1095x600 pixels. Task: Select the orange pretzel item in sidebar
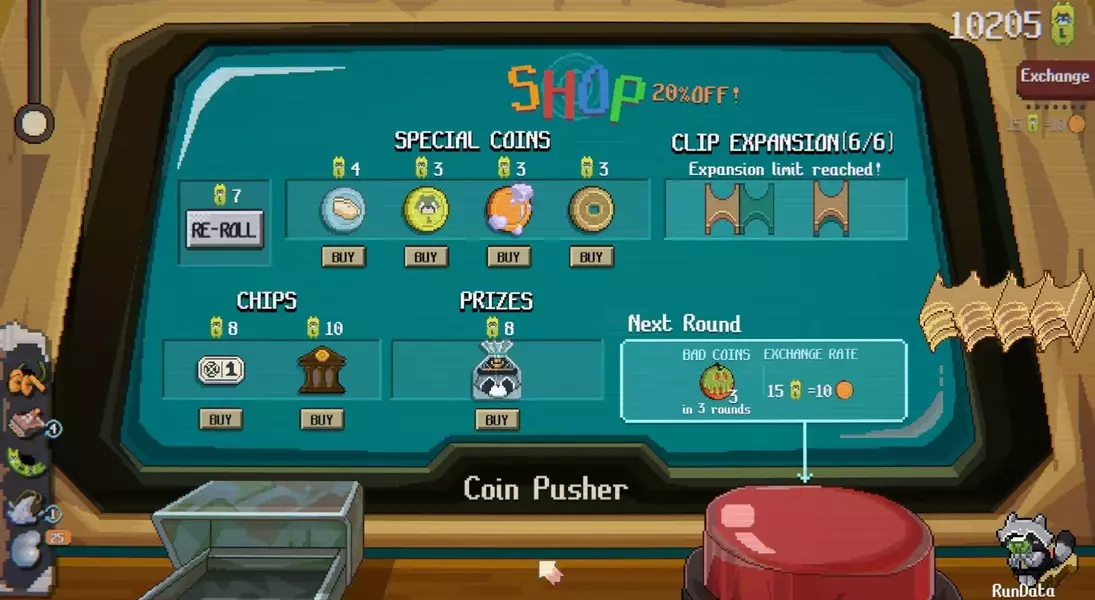click(x=25, y=382)
